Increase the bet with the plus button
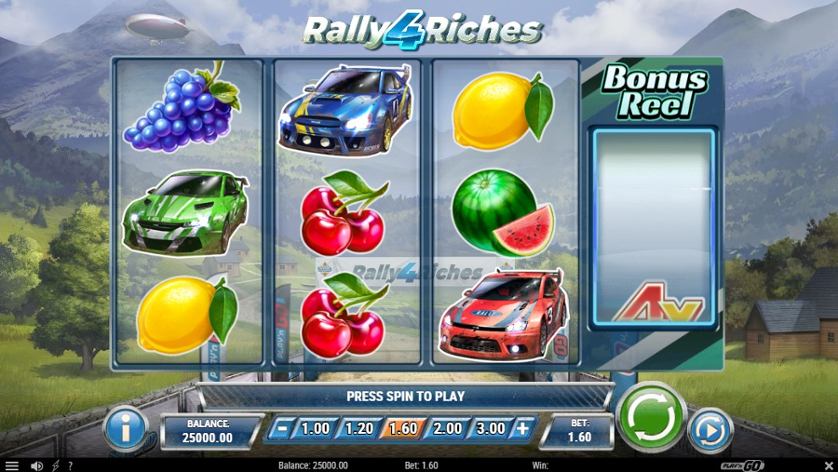Image resolution: width=838 pixels, height=472 pixels. coord(521,429)
